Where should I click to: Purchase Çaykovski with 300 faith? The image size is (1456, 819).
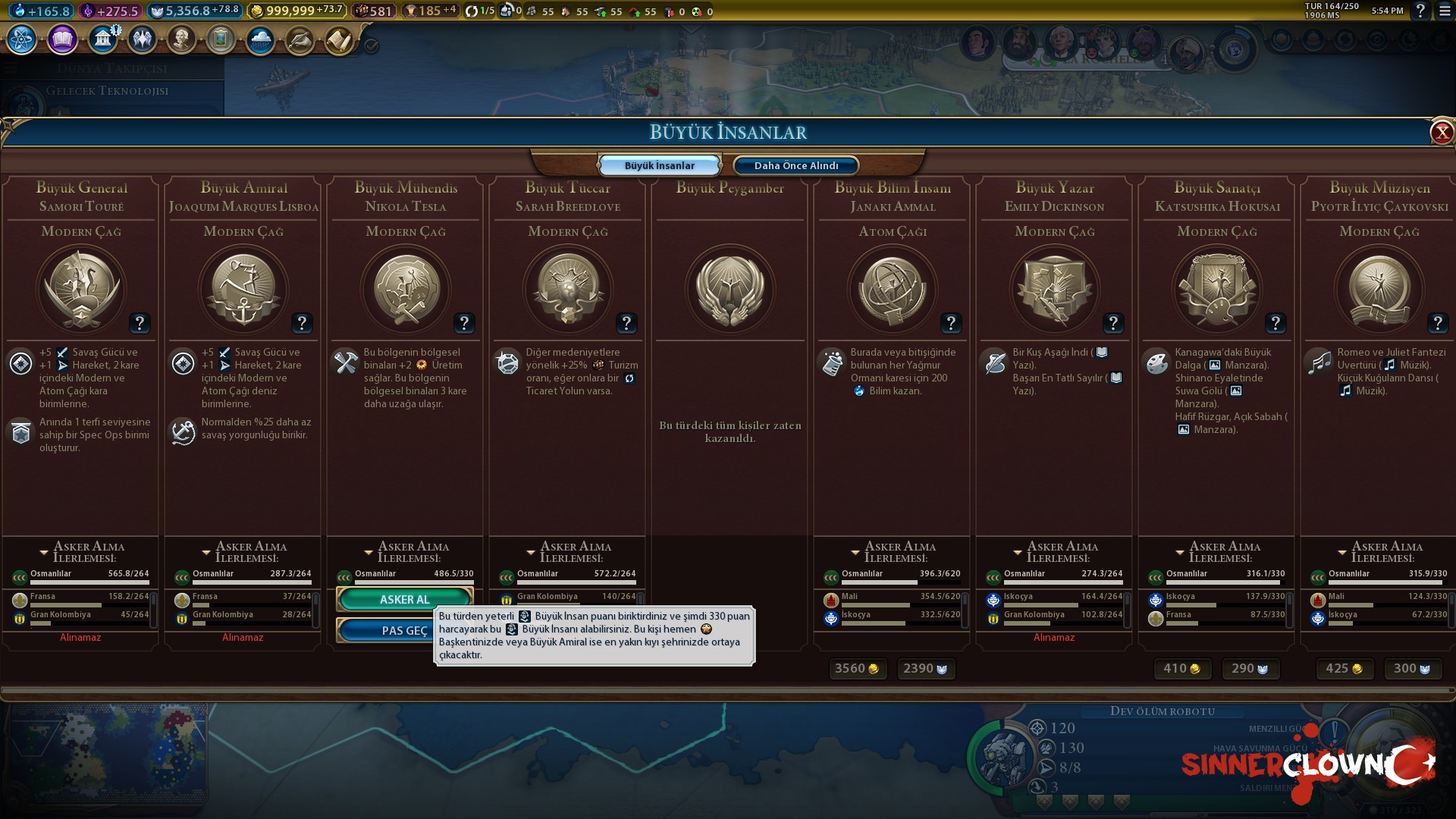click(x=1412, y=668)
